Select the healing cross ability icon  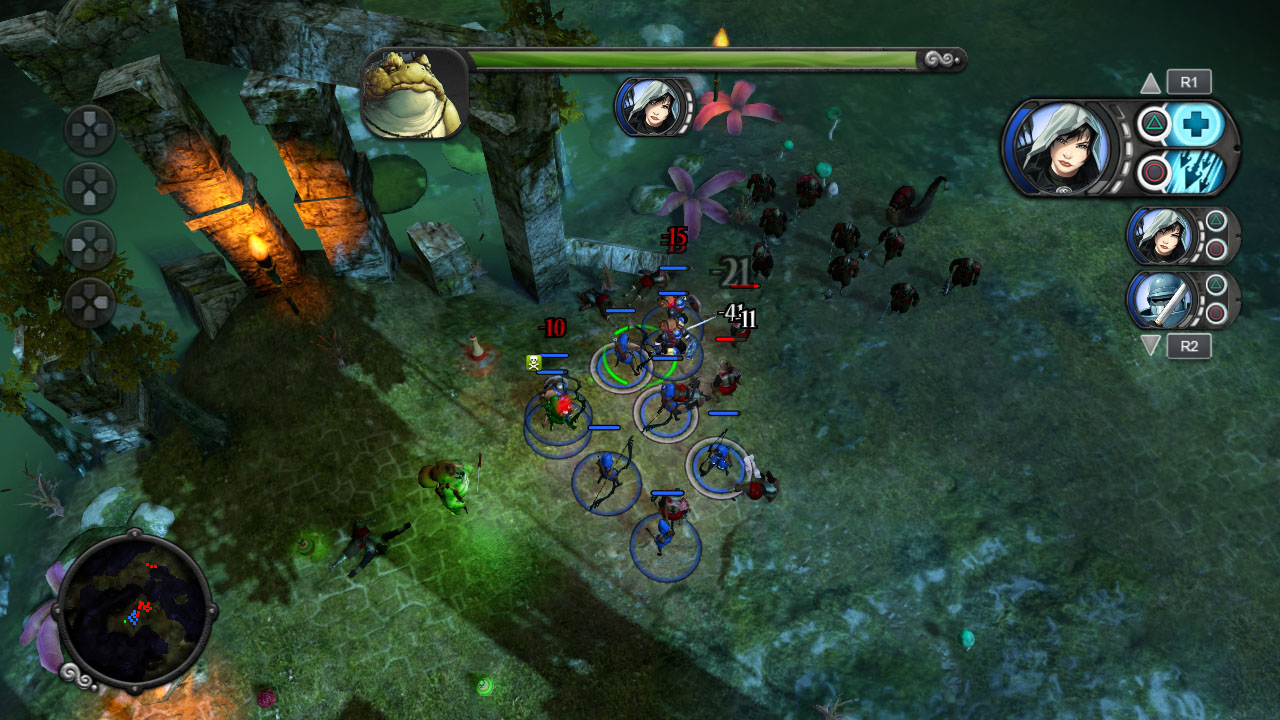pos(1194,123)
